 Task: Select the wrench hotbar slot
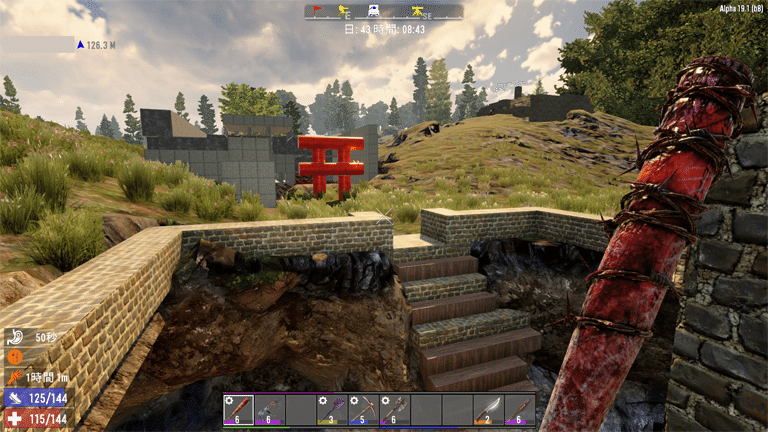click(x=270, y=408)
